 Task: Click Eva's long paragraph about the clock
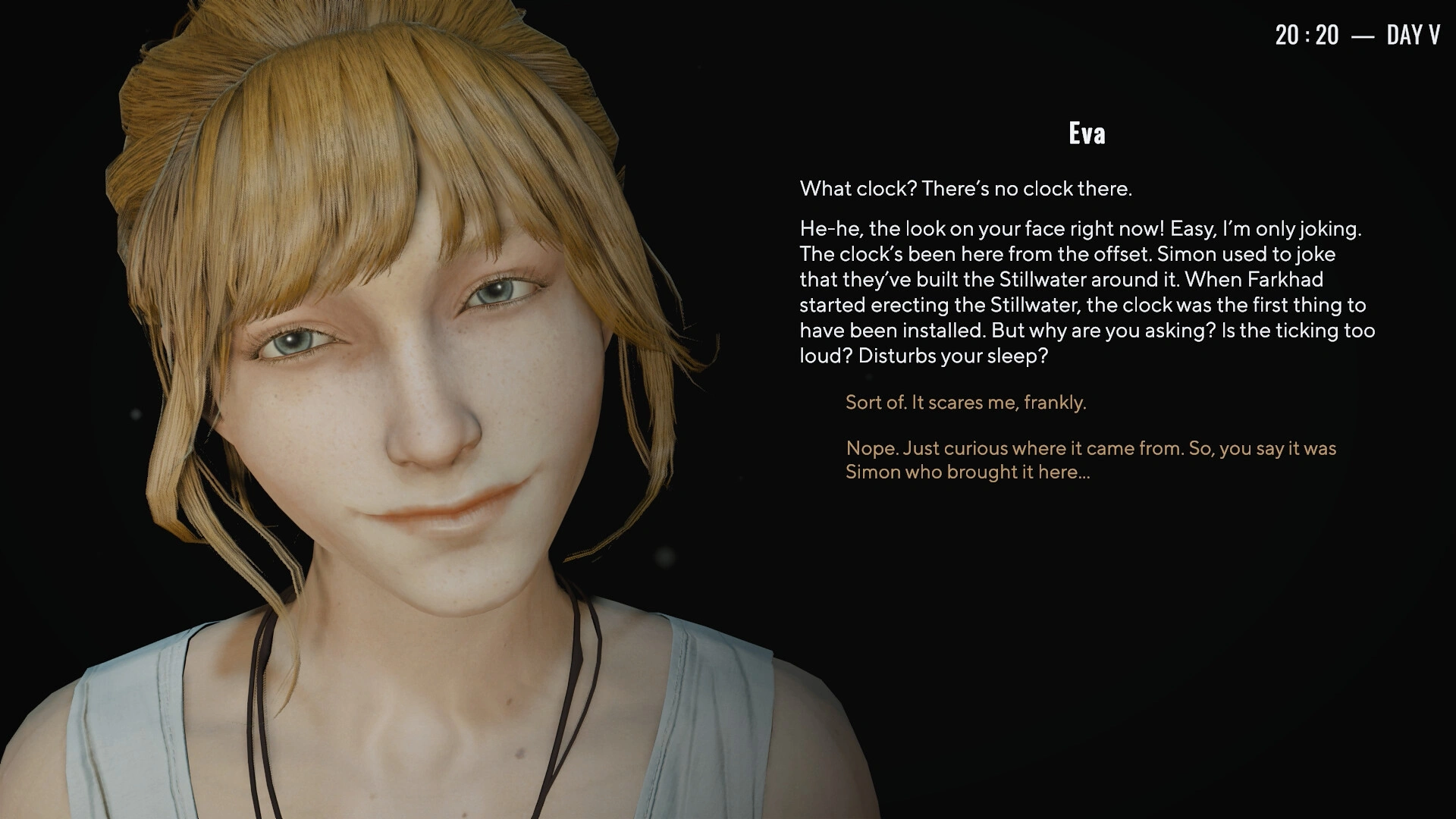click(1084, 292)
